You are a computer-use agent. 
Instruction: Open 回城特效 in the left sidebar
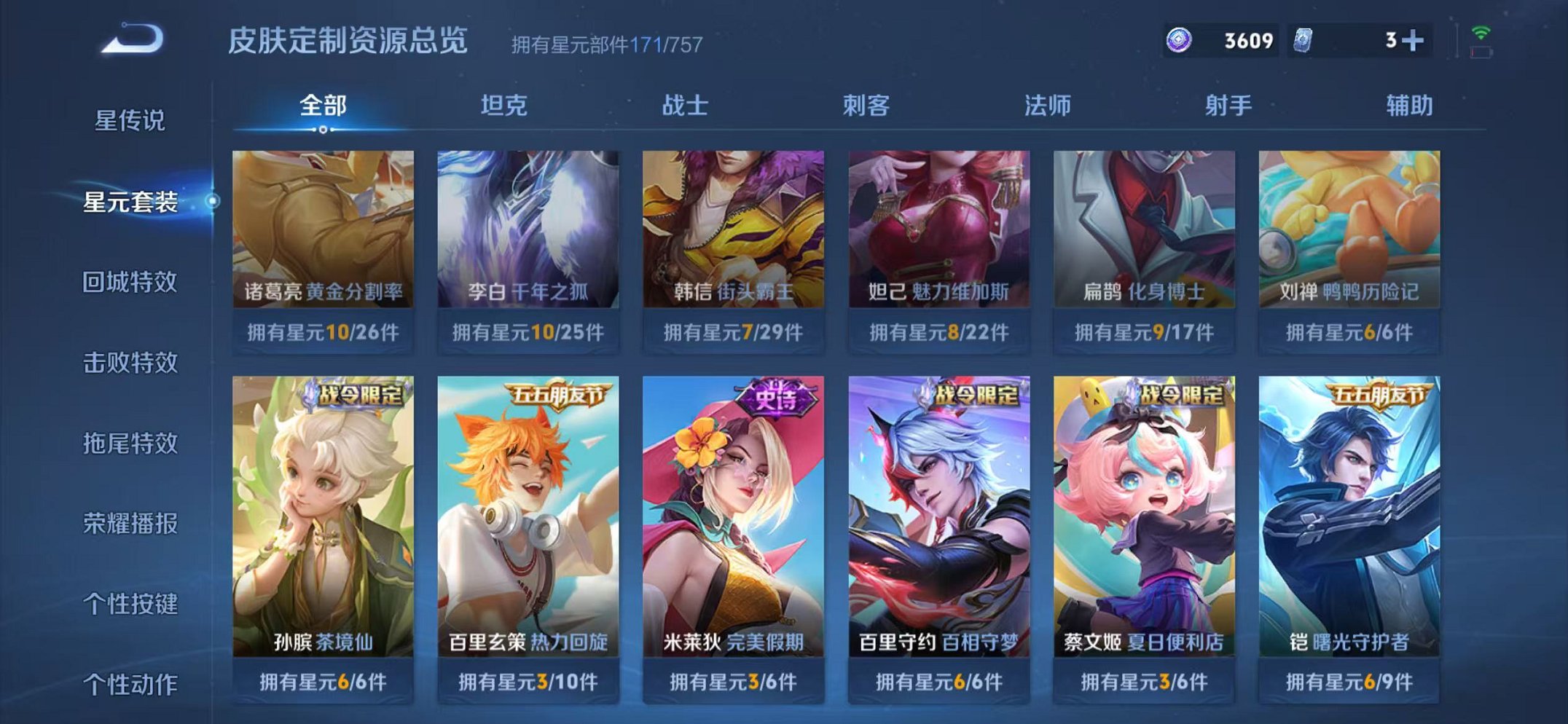129,283
